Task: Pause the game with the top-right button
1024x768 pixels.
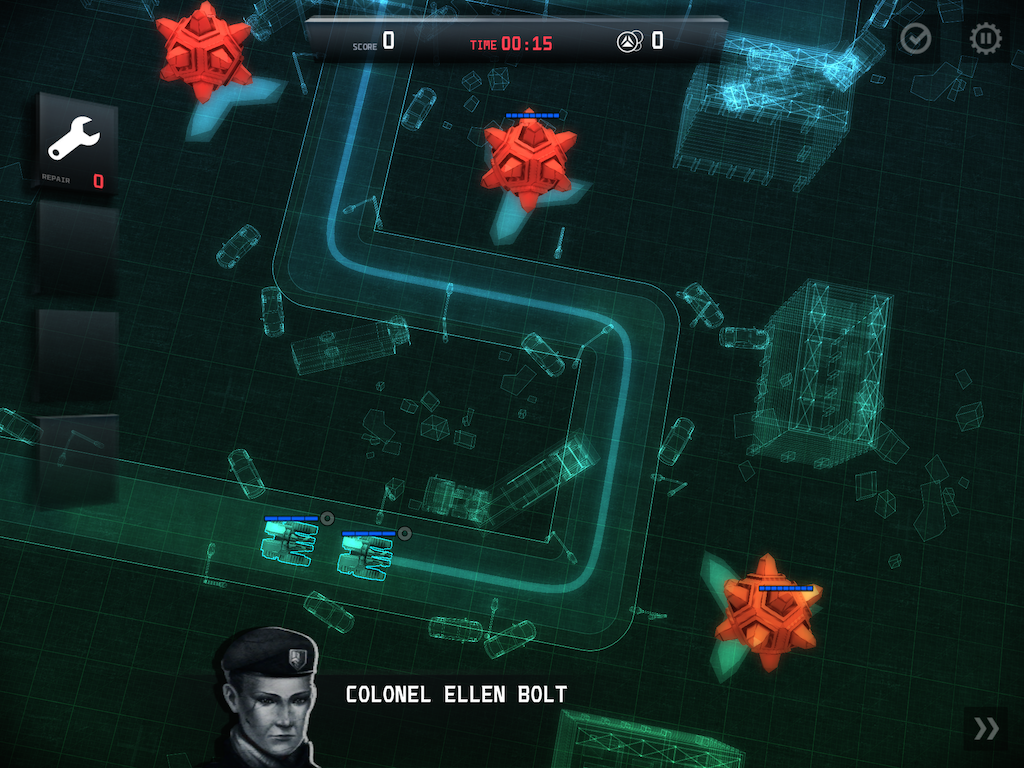Action: [985, 39]
